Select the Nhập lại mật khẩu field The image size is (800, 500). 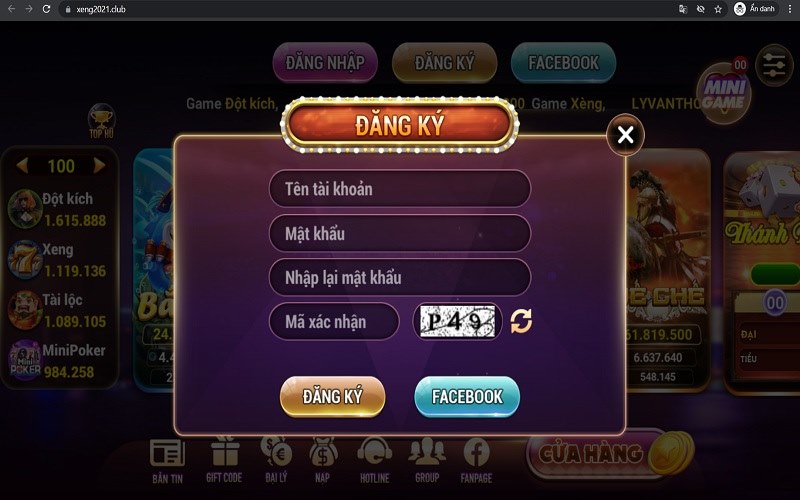[x=399, y=277]
